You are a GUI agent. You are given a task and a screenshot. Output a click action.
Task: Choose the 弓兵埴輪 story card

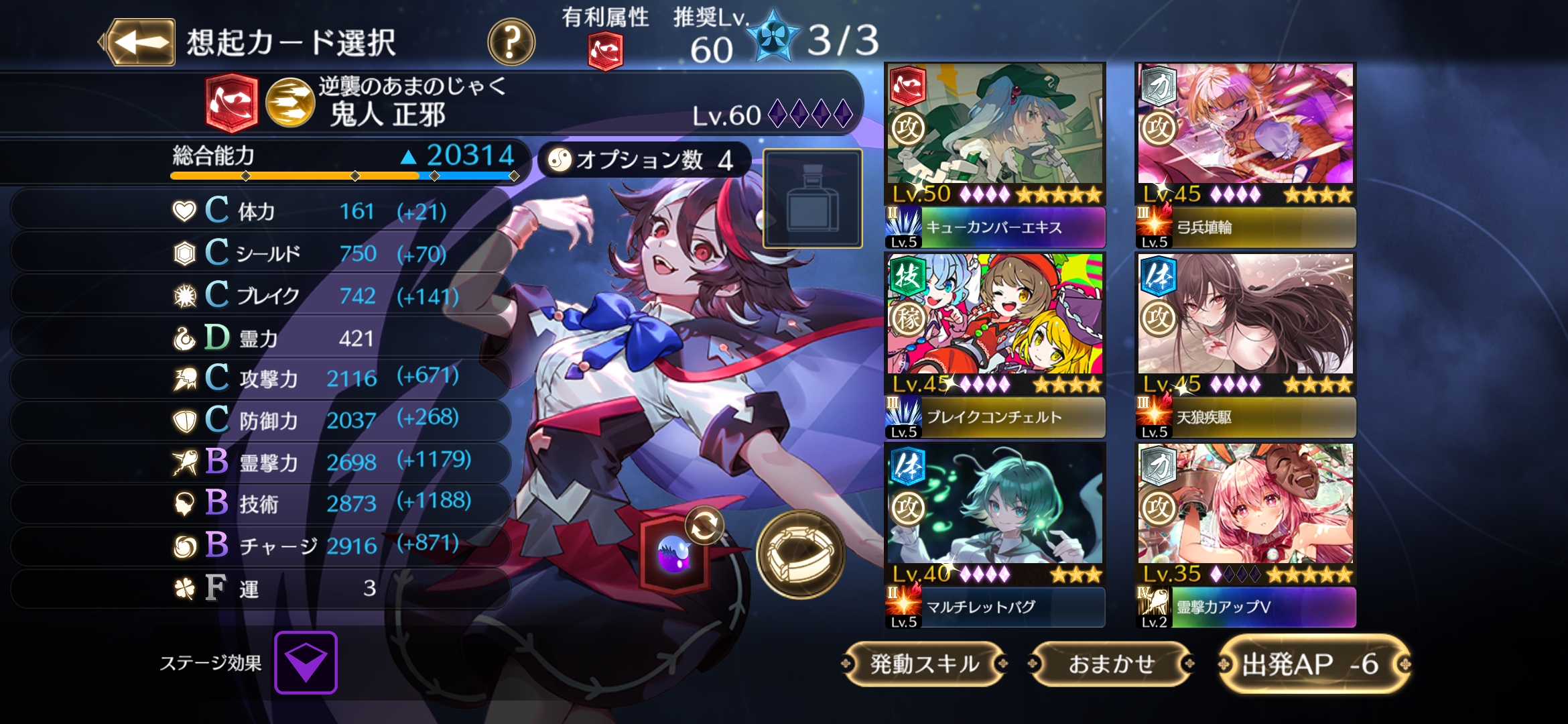pos(1245,156)
